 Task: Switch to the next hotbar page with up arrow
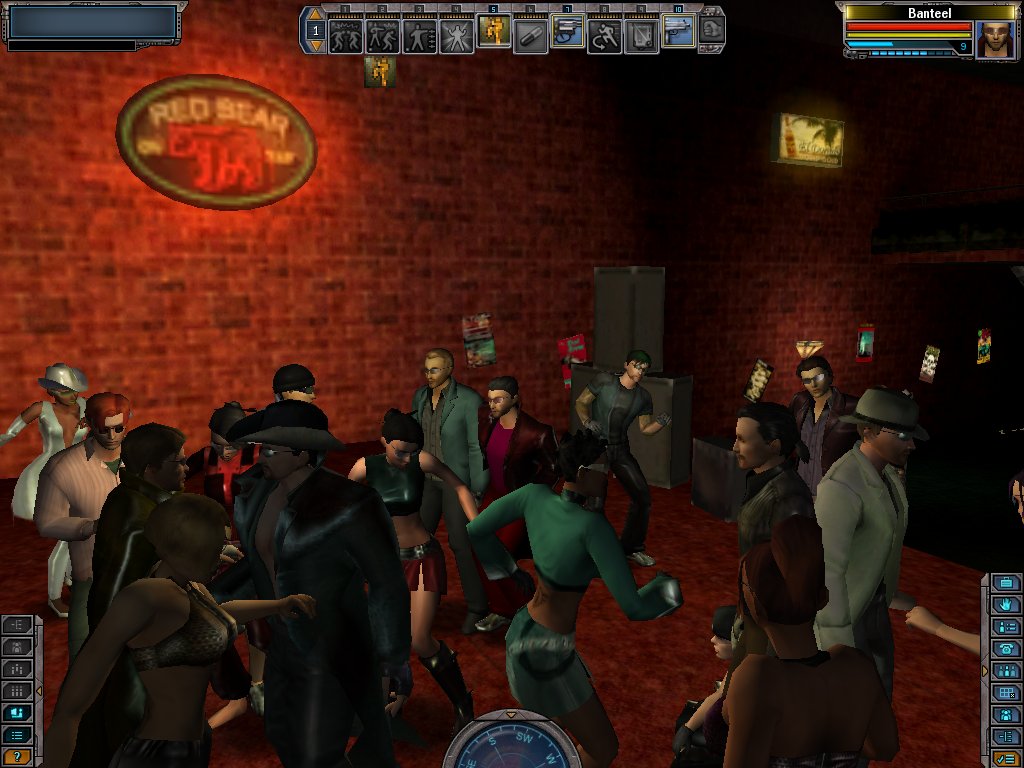click(316, 16)
